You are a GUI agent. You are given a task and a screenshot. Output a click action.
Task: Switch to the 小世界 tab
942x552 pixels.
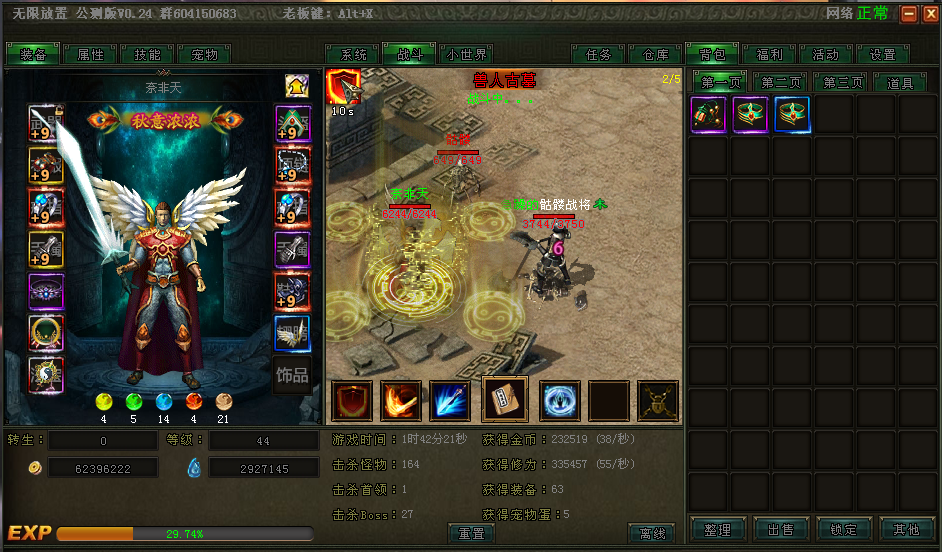tap(467, 55)
